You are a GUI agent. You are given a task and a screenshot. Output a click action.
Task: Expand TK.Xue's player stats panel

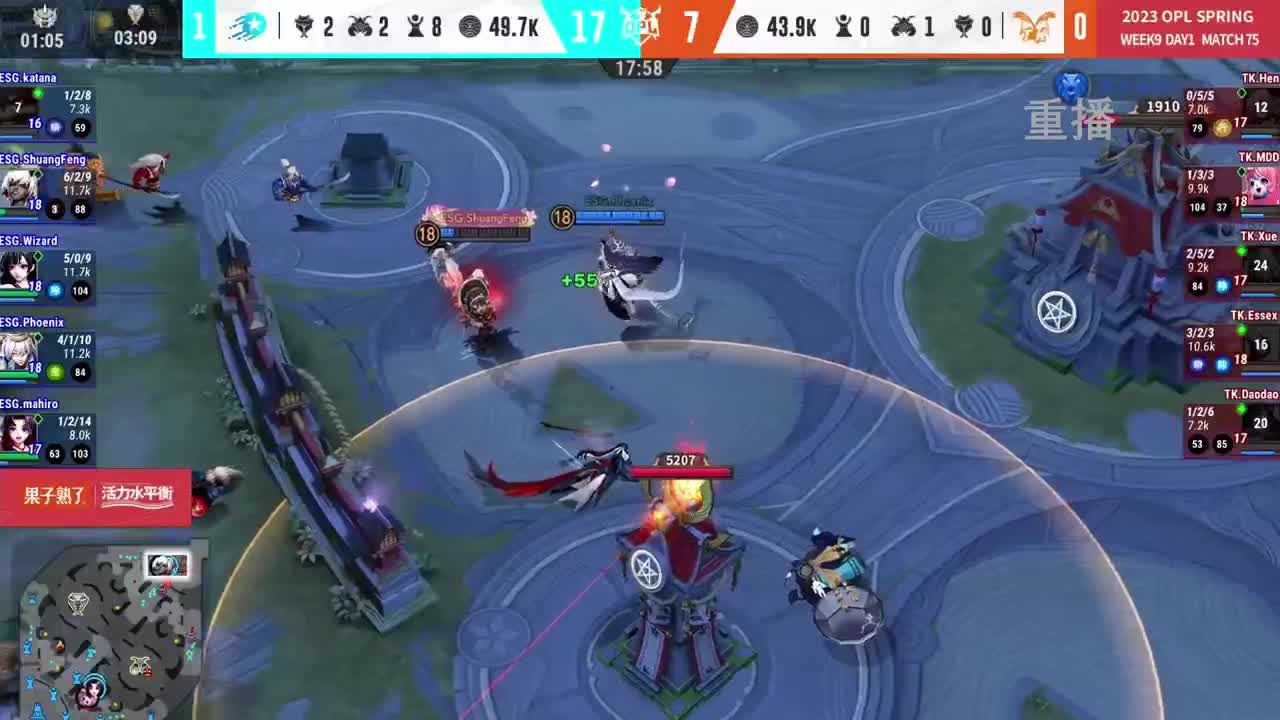tap(1230, 265)
